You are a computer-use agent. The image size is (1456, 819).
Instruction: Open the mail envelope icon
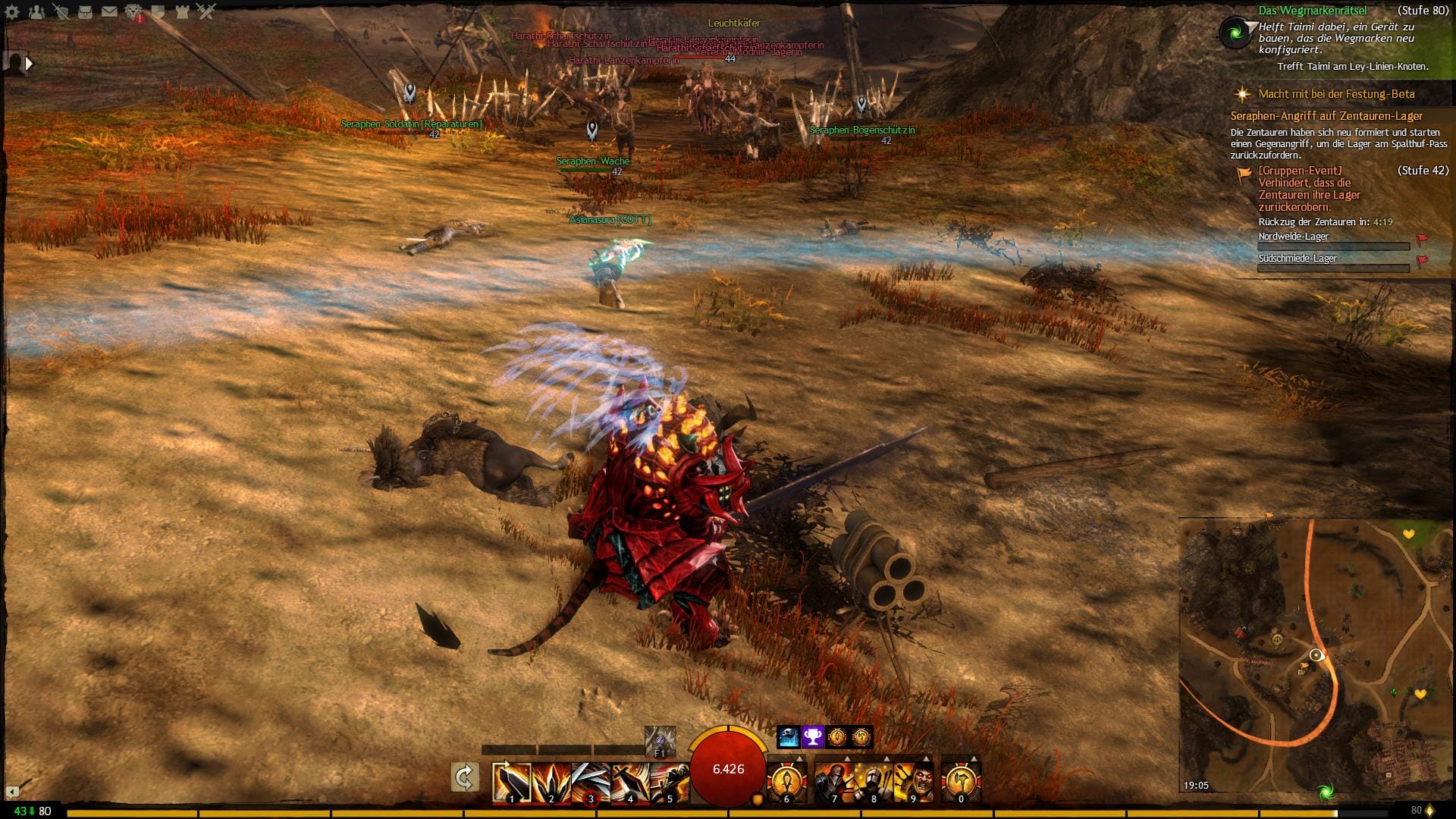pyautogui.click(x=109, y=11)
